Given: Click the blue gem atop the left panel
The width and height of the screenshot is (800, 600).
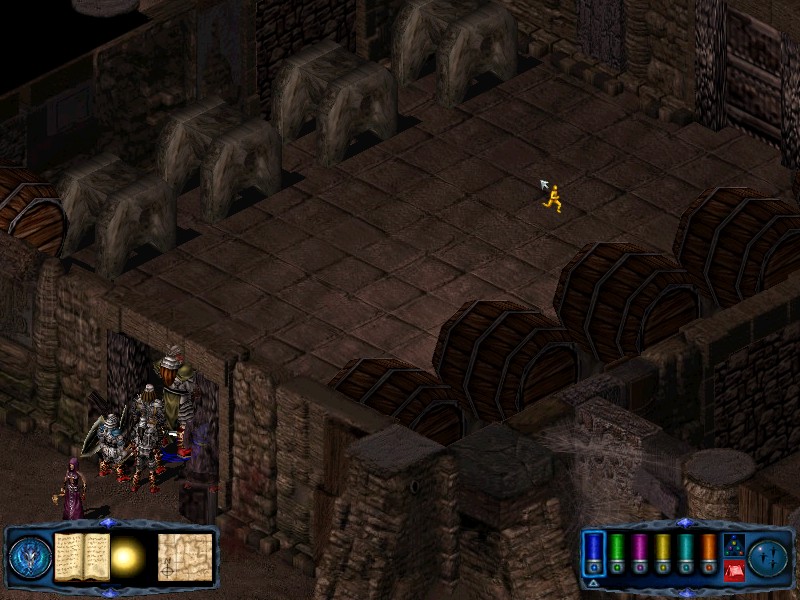Looking at the screenshot, I should point(109,523).
